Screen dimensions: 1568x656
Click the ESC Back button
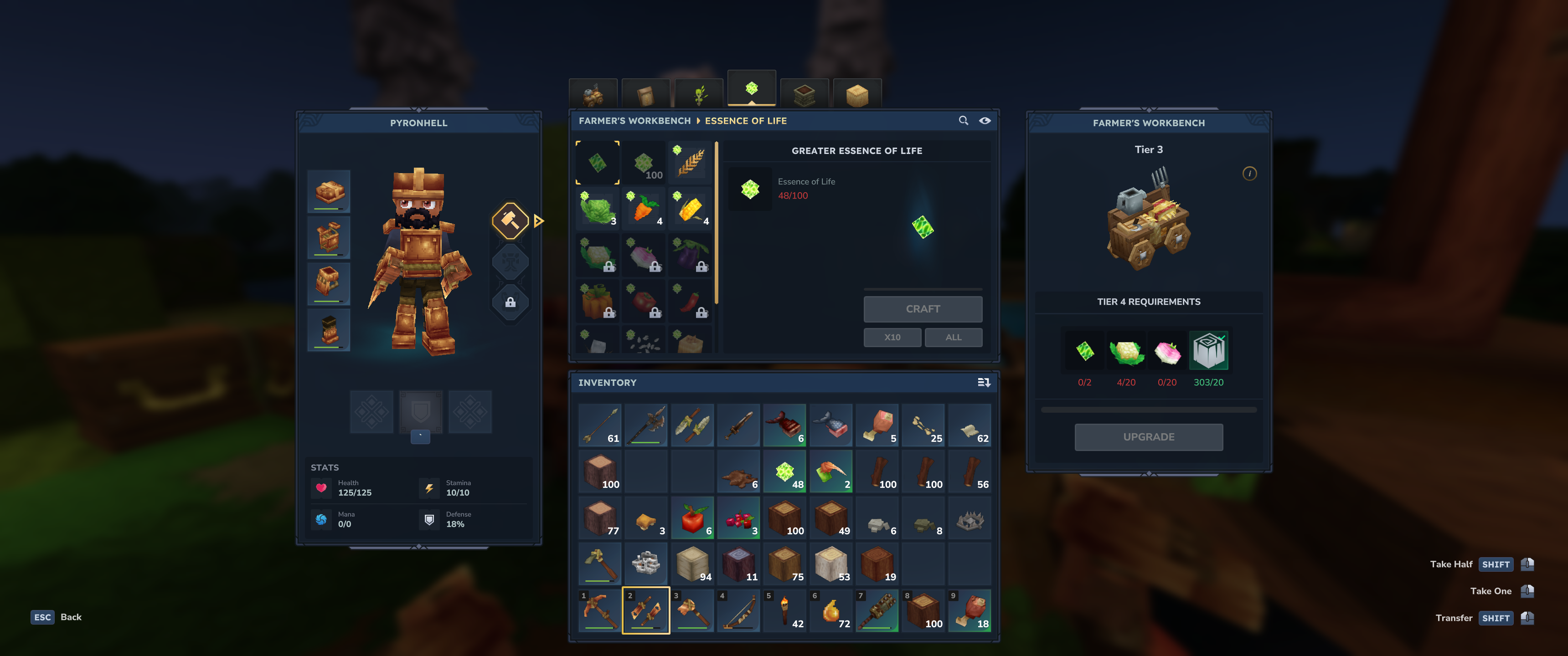(56, 617)
